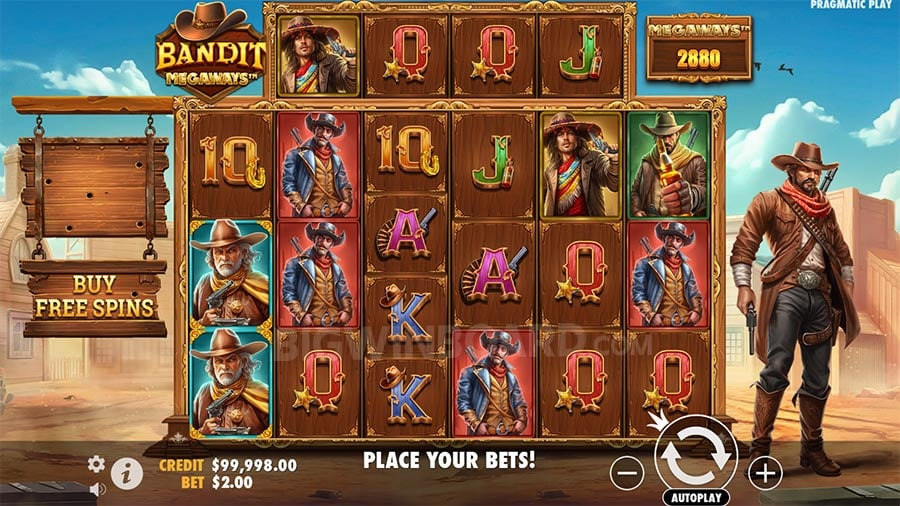The height and width of the screenshot is (506, 900).
Task: Activate the Autoplay button
Action: tap(696, 496)
